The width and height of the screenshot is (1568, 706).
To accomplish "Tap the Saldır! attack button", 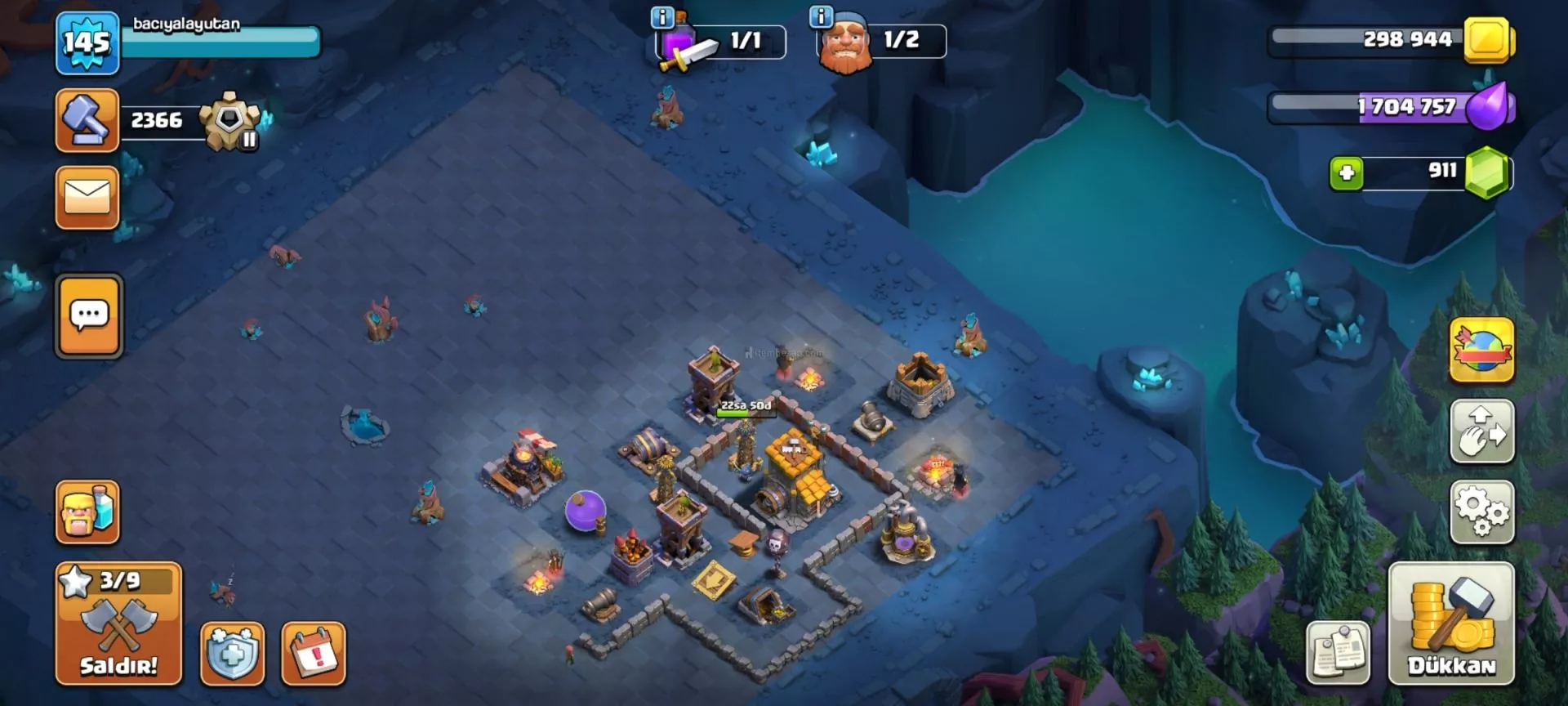I will pos(118,623).
